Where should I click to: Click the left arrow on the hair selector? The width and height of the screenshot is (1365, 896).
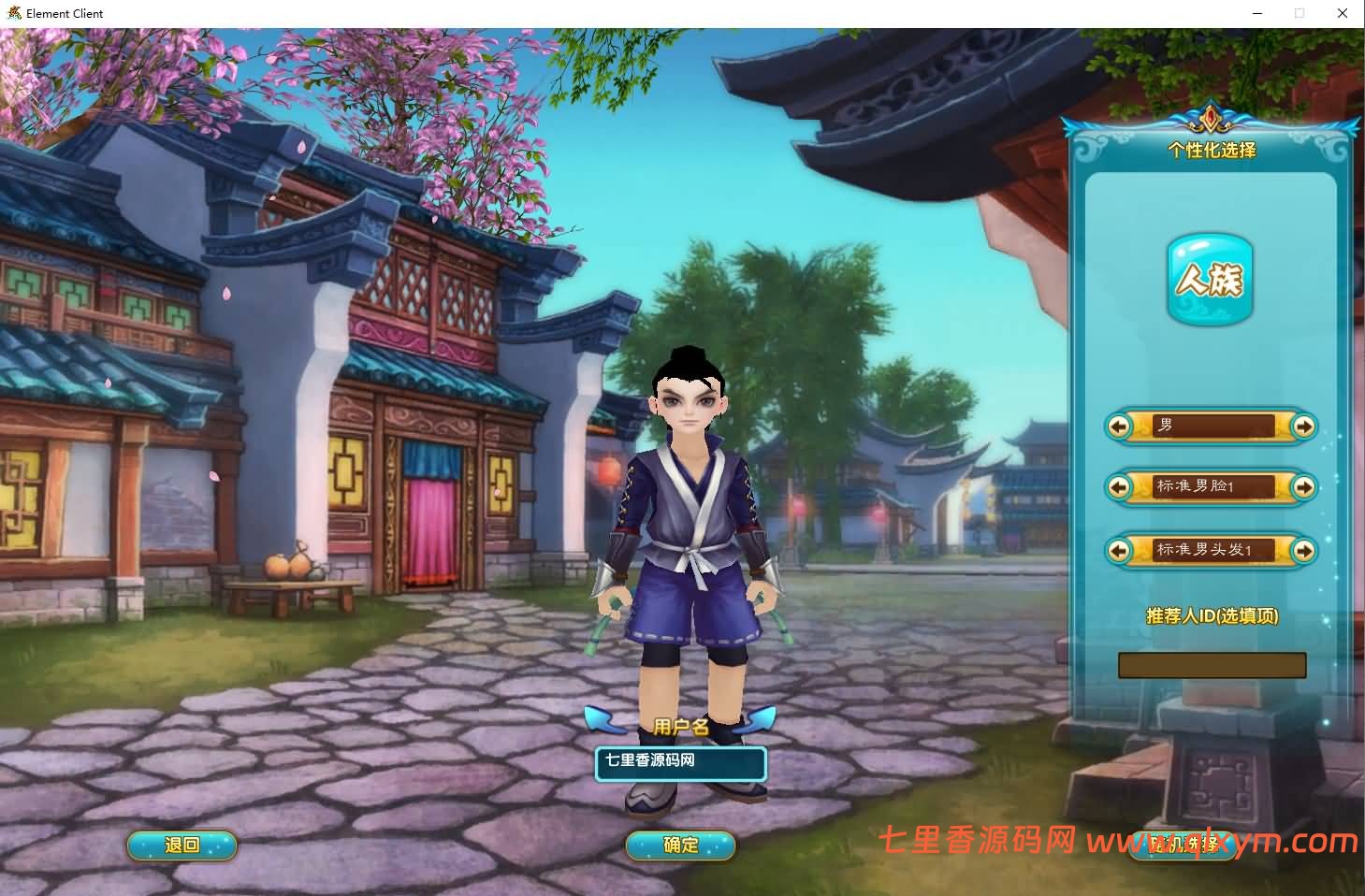[x=1121, y=551]
